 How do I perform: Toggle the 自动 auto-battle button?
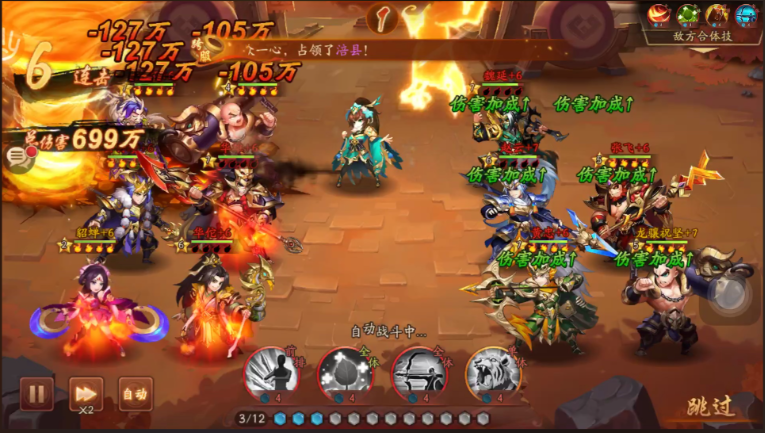click(135, 393)
